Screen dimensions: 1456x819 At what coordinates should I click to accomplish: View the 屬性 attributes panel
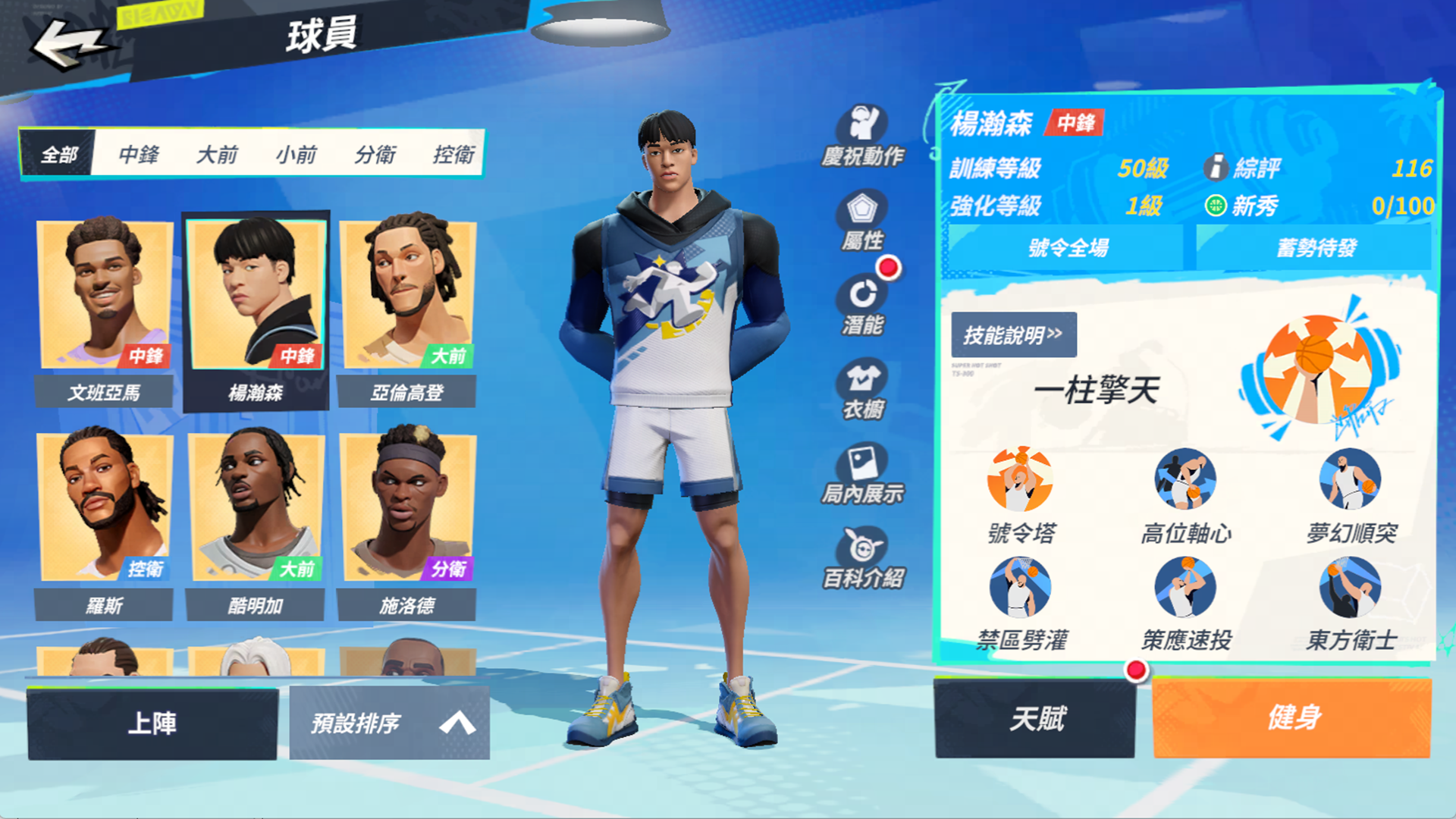pos(863,221)
